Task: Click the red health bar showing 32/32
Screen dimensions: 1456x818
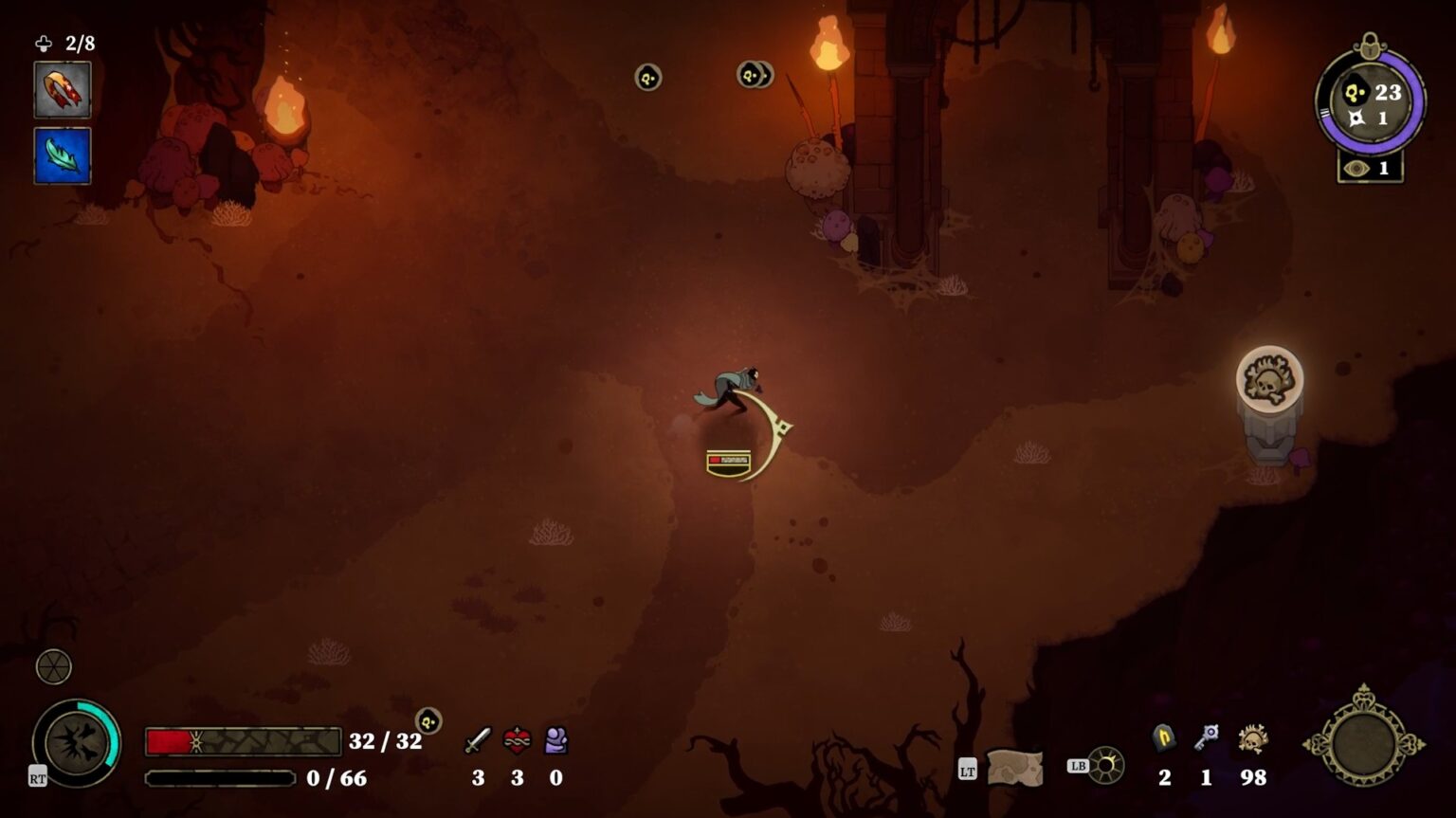Action: coord(242,741)
